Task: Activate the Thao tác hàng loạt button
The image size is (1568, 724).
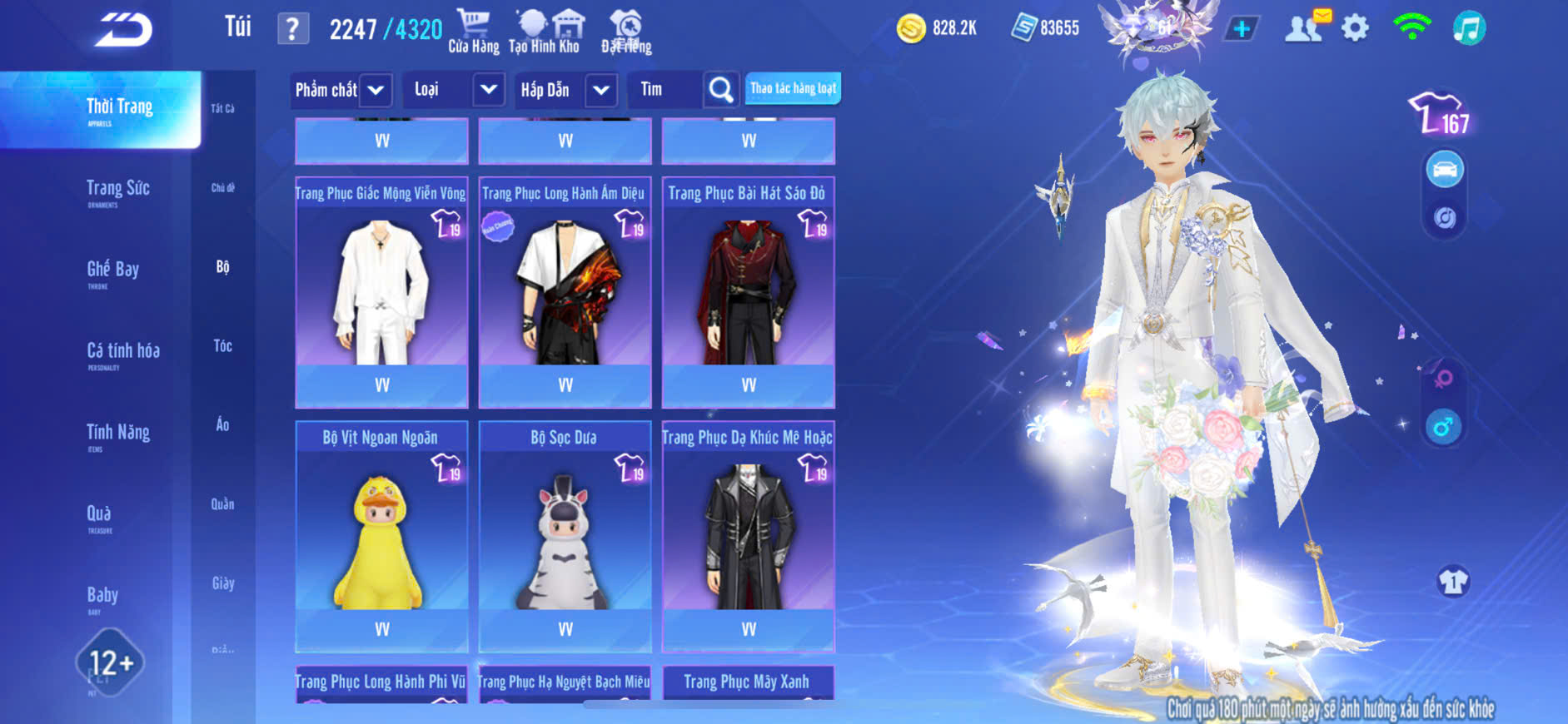Action: 793,88
